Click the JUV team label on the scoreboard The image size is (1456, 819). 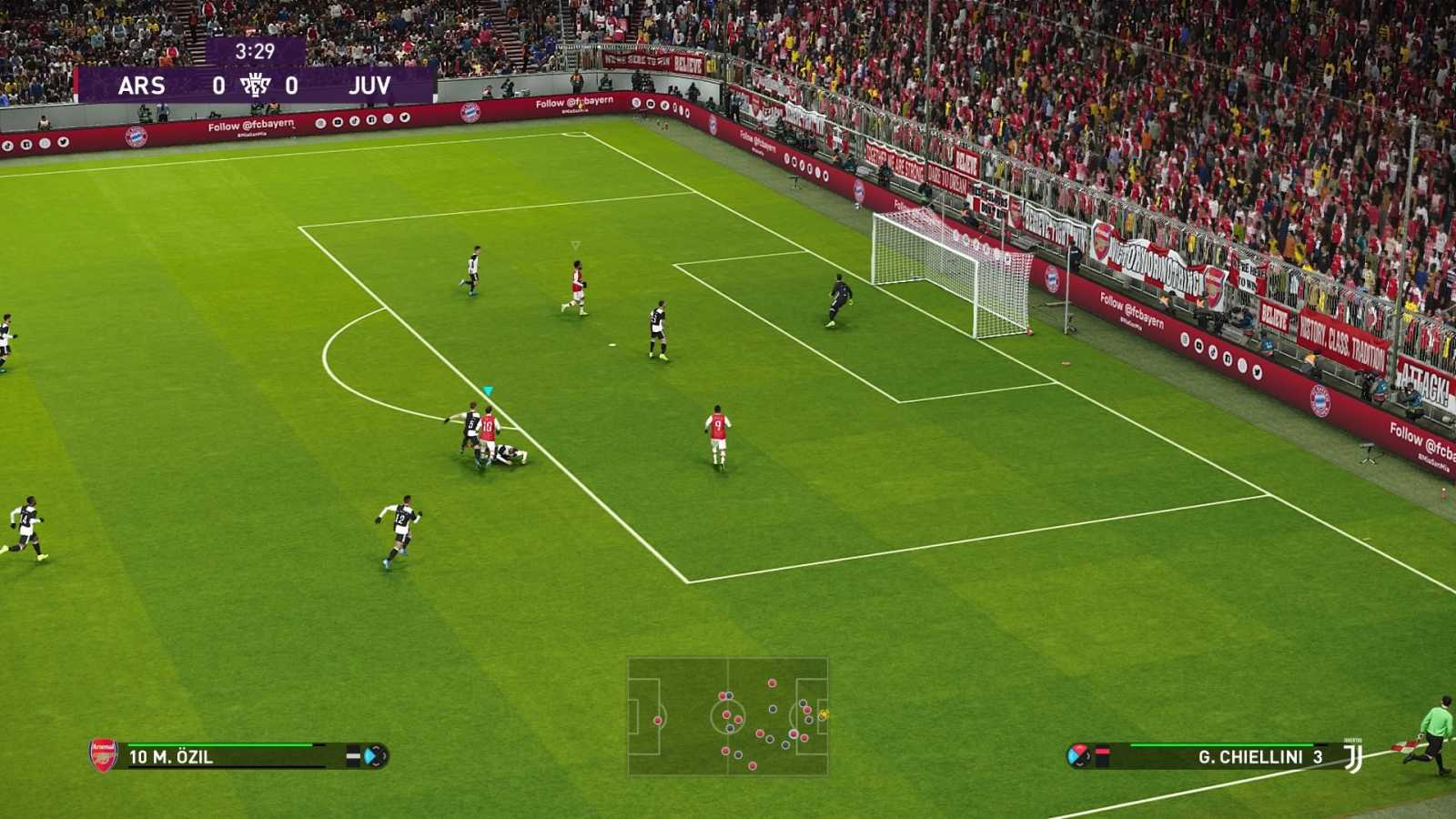click(x=368, y=86)
